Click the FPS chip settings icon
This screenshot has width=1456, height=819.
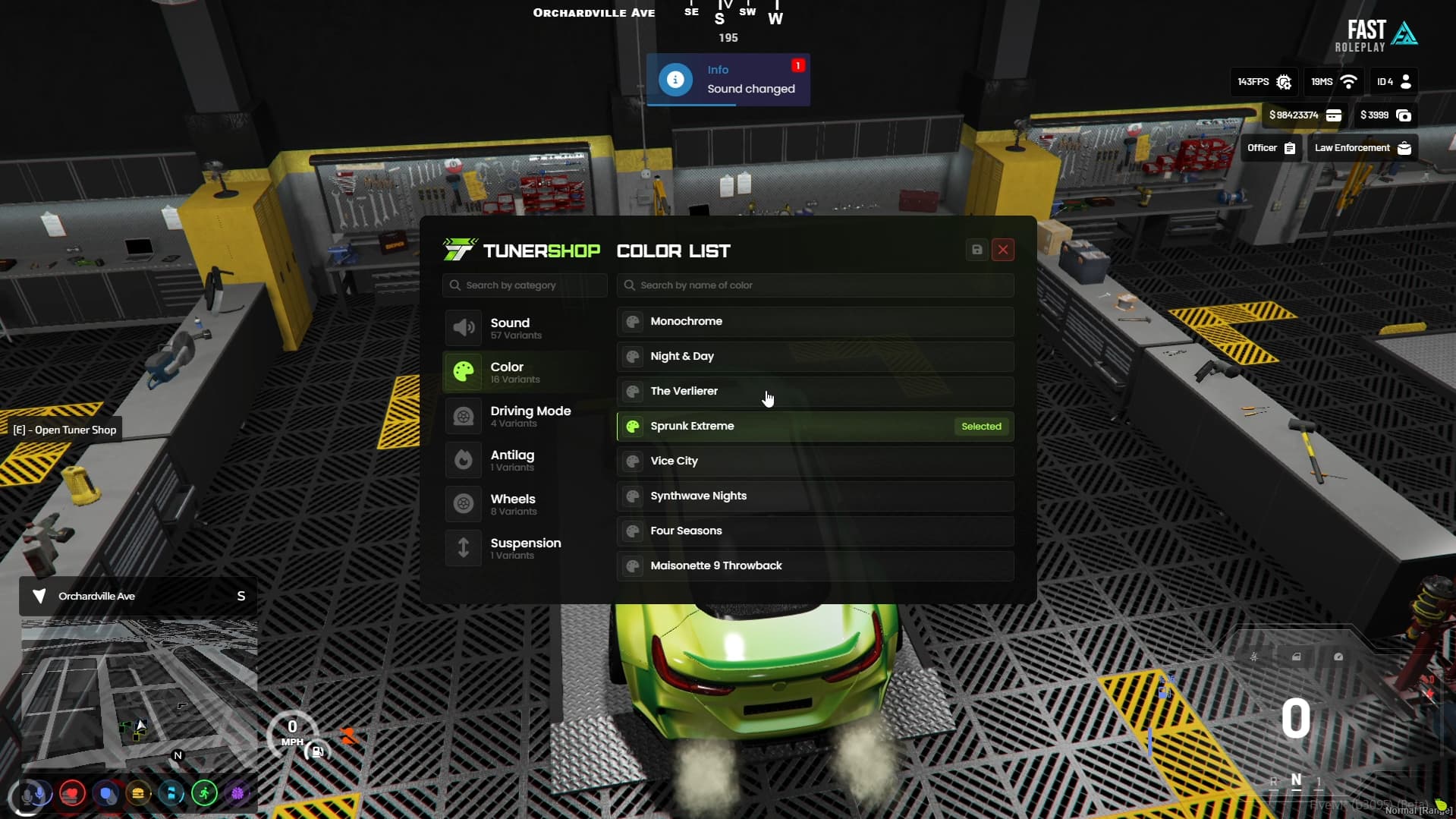(1285, 82)
